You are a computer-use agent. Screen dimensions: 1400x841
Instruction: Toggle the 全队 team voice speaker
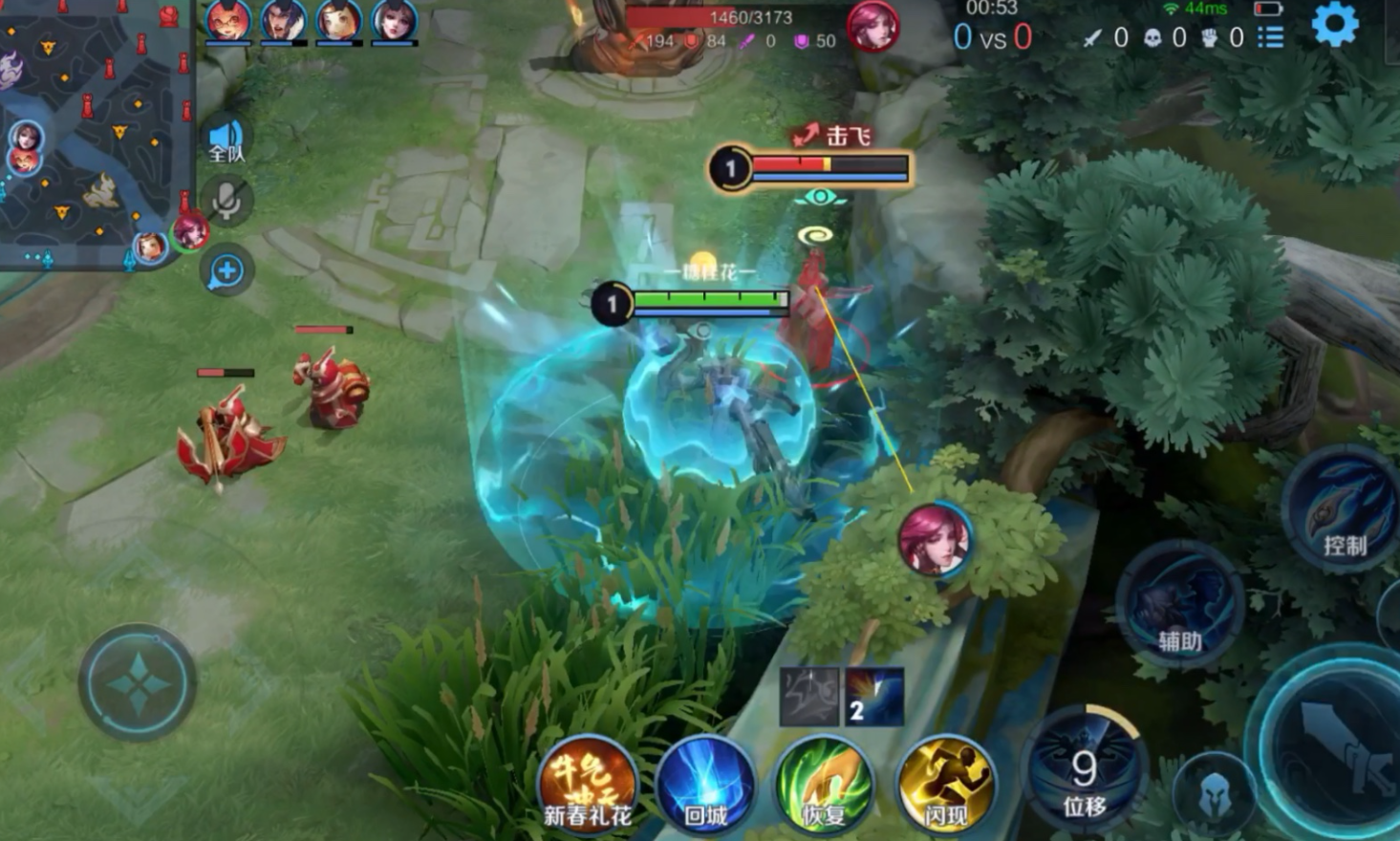[226, 141]
